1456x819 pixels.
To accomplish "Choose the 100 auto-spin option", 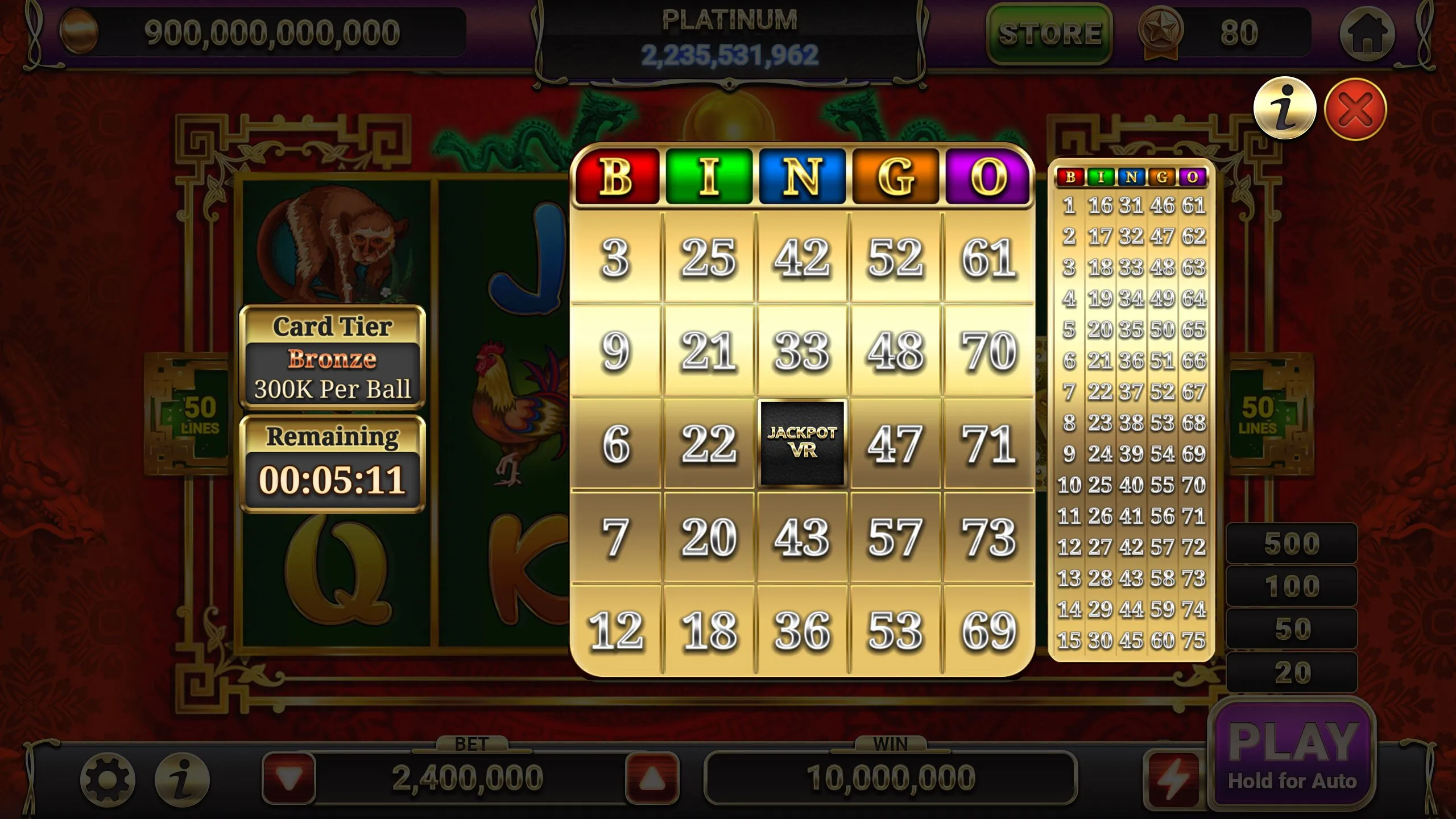I will [x=1292, y=586].
